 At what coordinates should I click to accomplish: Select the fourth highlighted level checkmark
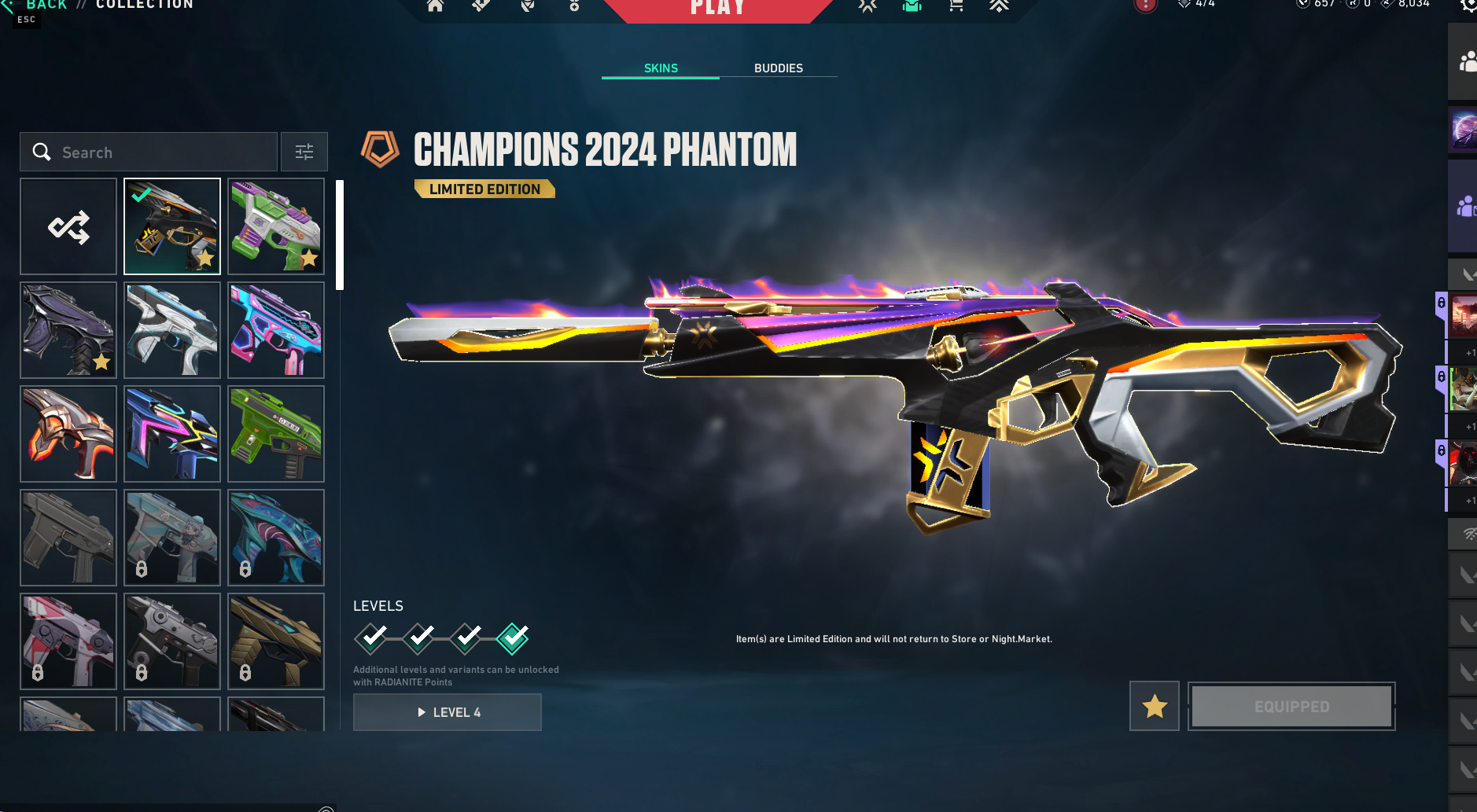coord(513,637)
